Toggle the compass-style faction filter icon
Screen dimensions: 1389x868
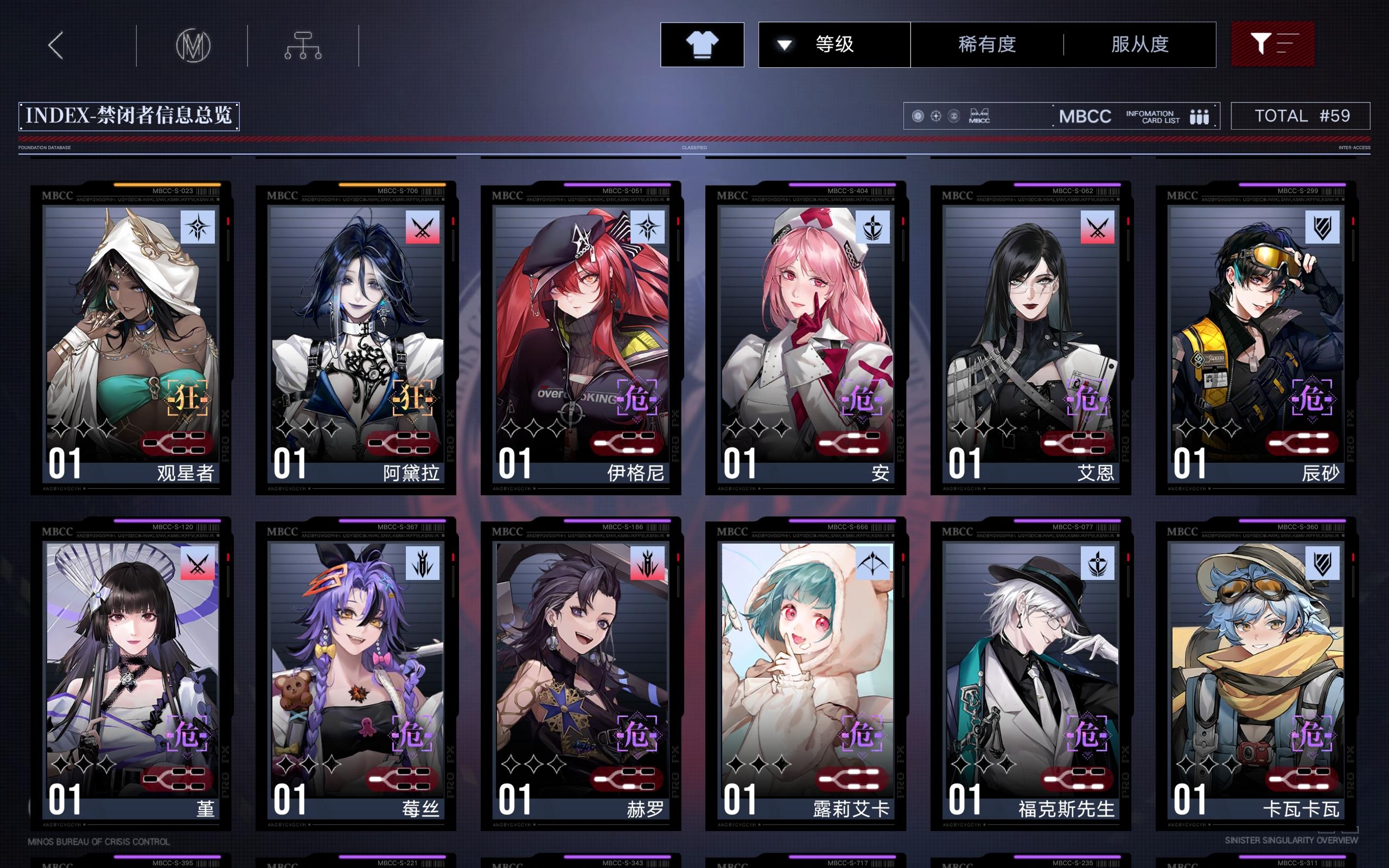(x=935, y=116)
